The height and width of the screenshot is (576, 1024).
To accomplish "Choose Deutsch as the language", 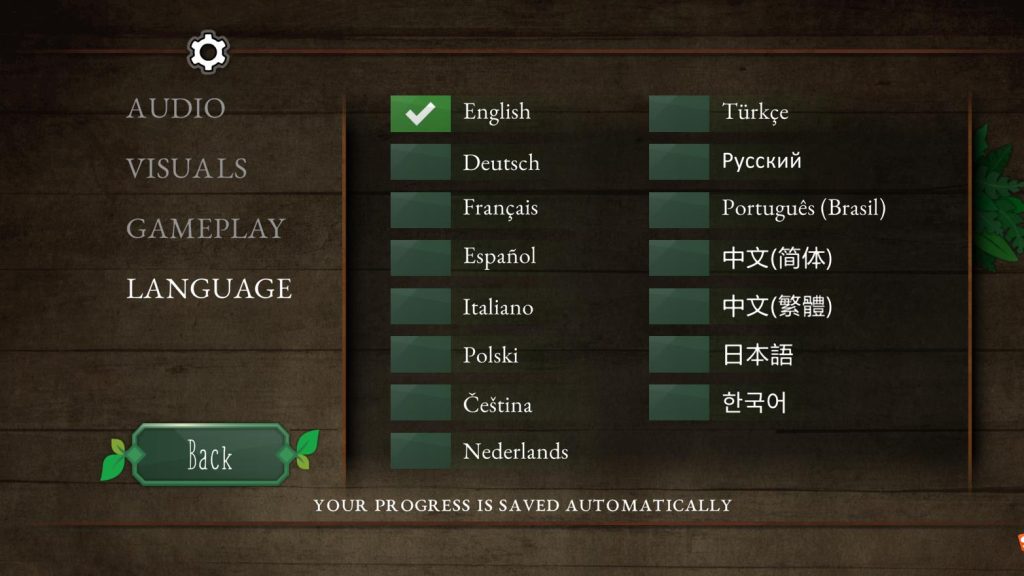I will click(420, 163).
